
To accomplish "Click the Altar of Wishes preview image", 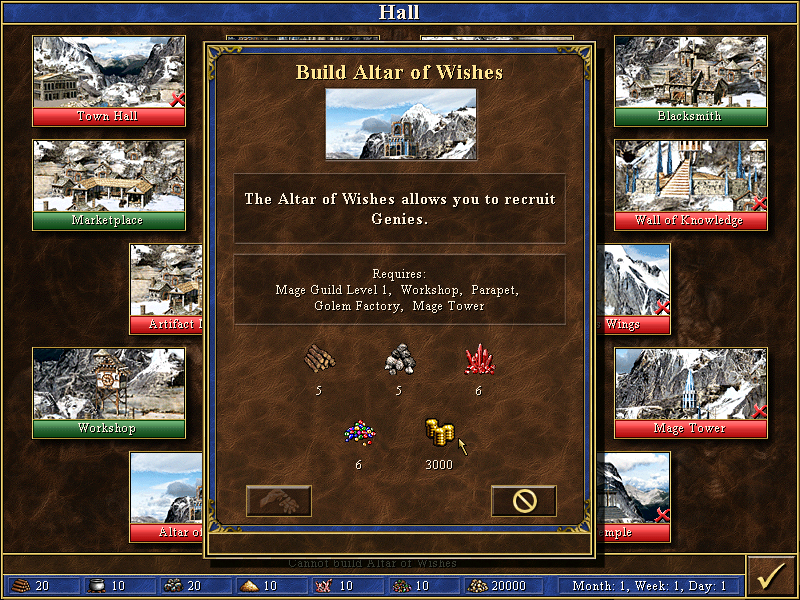I will click(x=401, y=124).
